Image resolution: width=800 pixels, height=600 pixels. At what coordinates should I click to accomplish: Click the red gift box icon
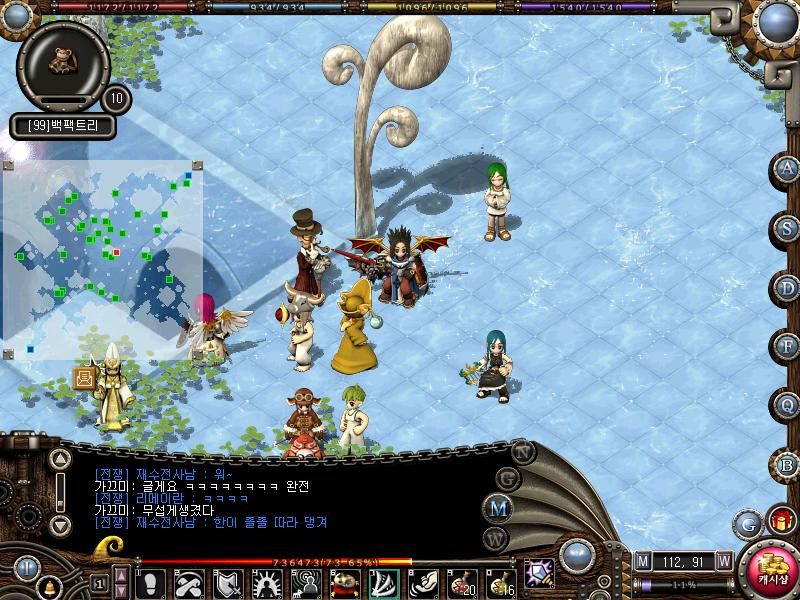[778, 521]
